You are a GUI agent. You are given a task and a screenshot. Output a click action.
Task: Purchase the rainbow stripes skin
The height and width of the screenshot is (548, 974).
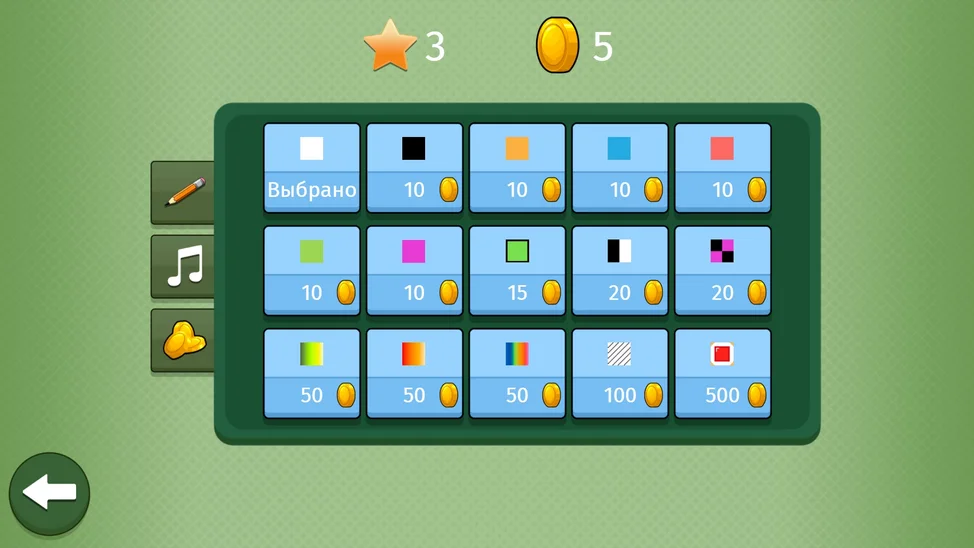point(517,374)
